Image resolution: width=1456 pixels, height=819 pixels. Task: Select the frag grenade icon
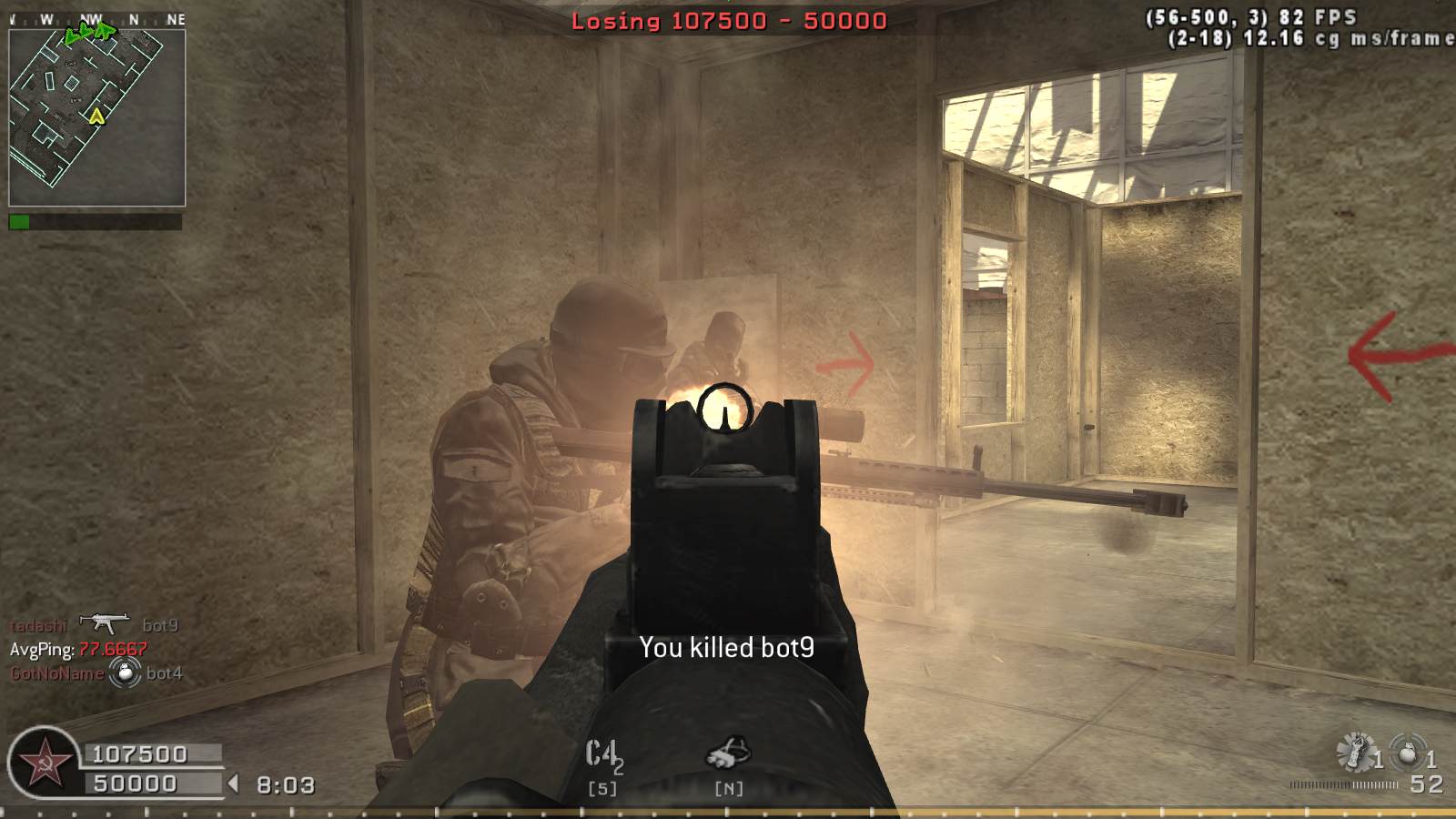(x=1408, y=753)
